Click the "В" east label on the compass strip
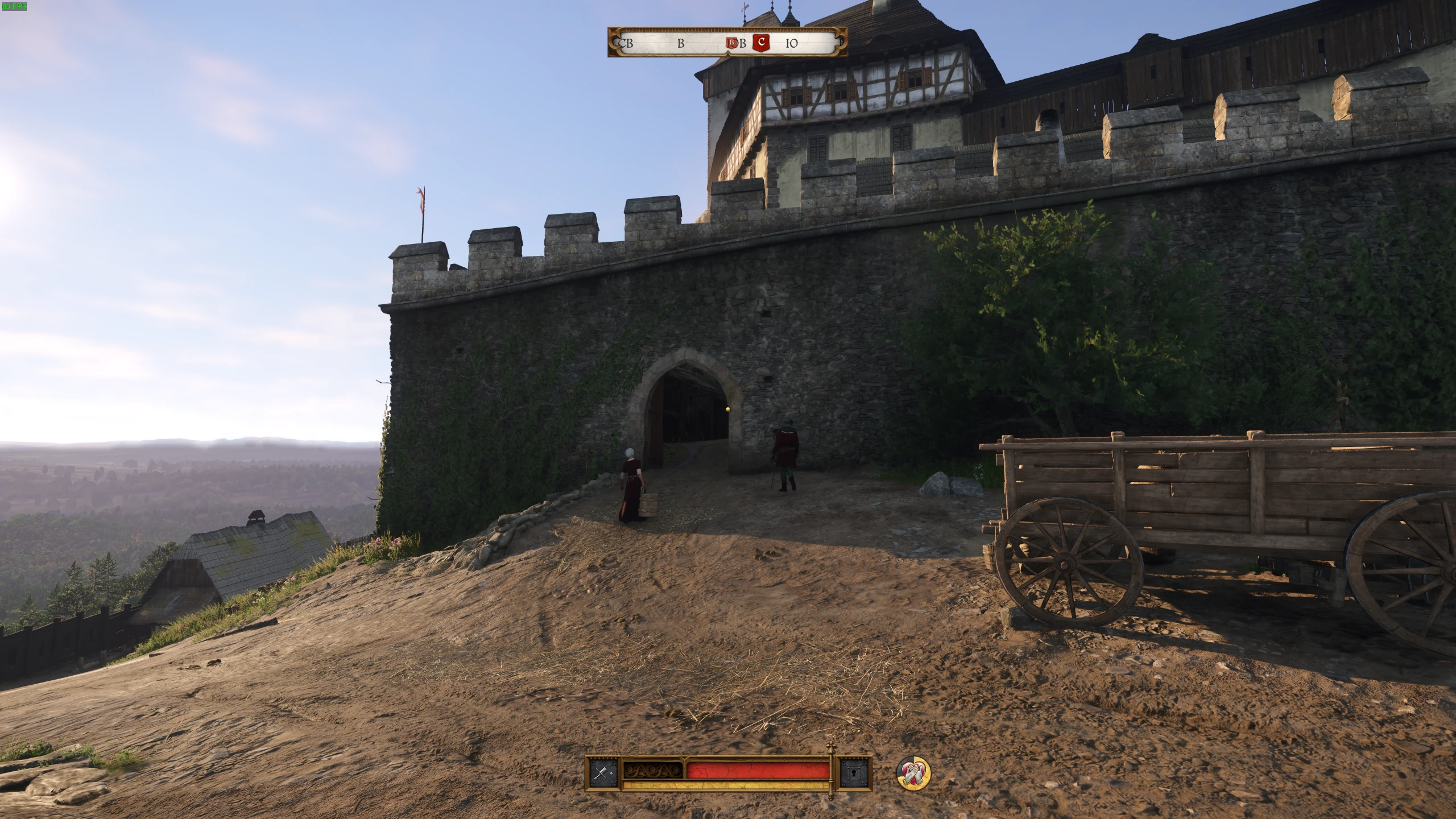1456x819 pixels. pyautogui.click(x=680, y=44)
